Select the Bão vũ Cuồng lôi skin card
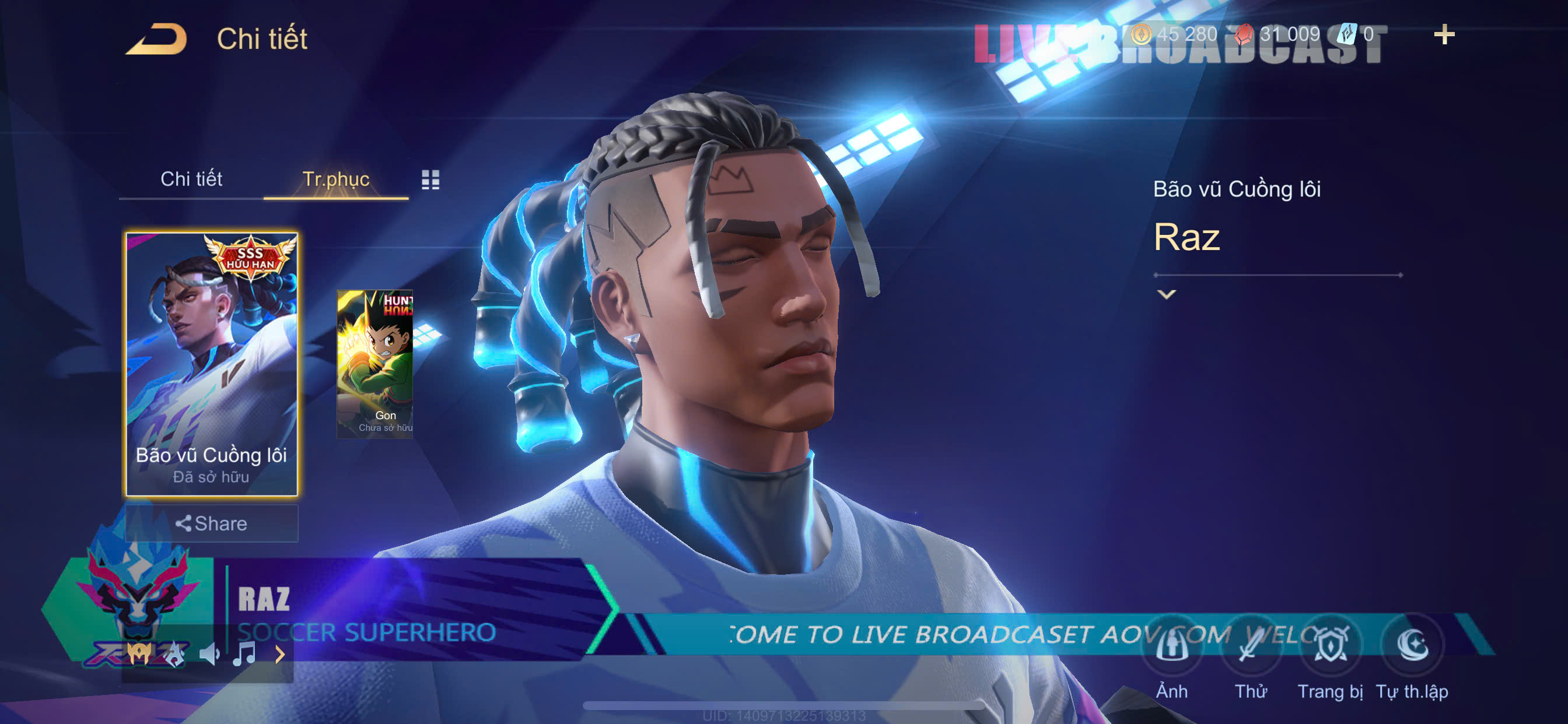Screen dimensions: 1568x724 211,364
